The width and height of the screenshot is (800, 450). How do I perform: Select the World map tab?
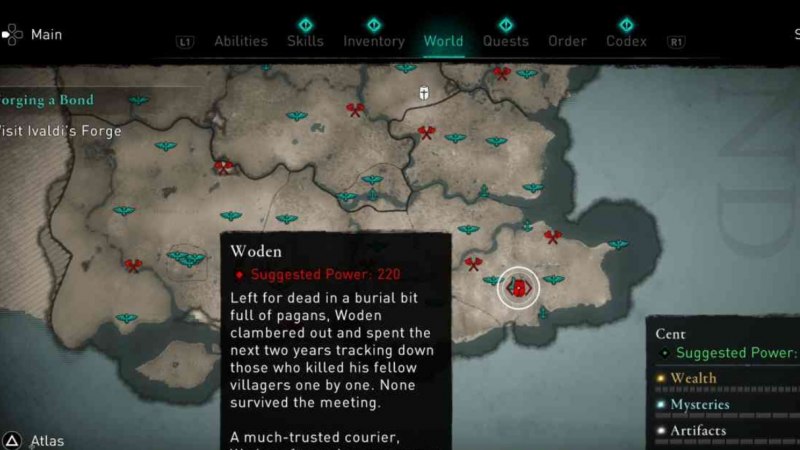click(443, 41)
